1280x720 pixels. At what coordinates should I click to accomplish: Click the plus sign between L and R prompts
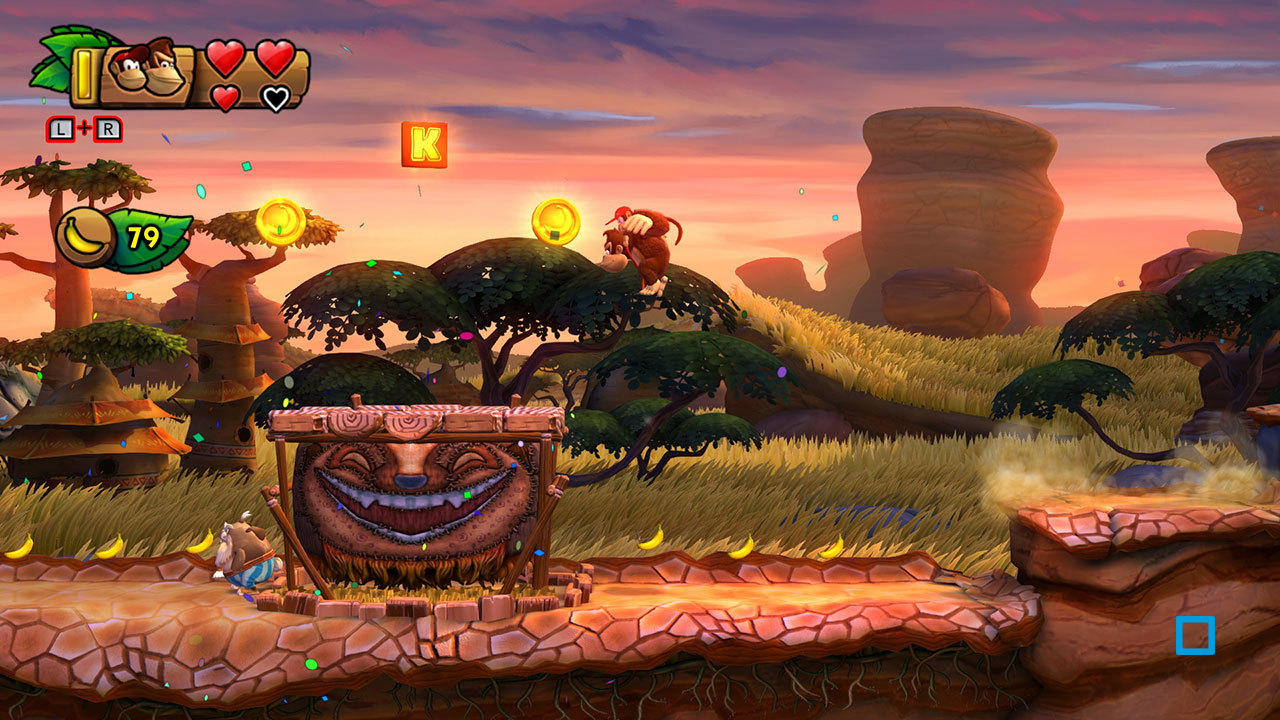coord(85,128)
